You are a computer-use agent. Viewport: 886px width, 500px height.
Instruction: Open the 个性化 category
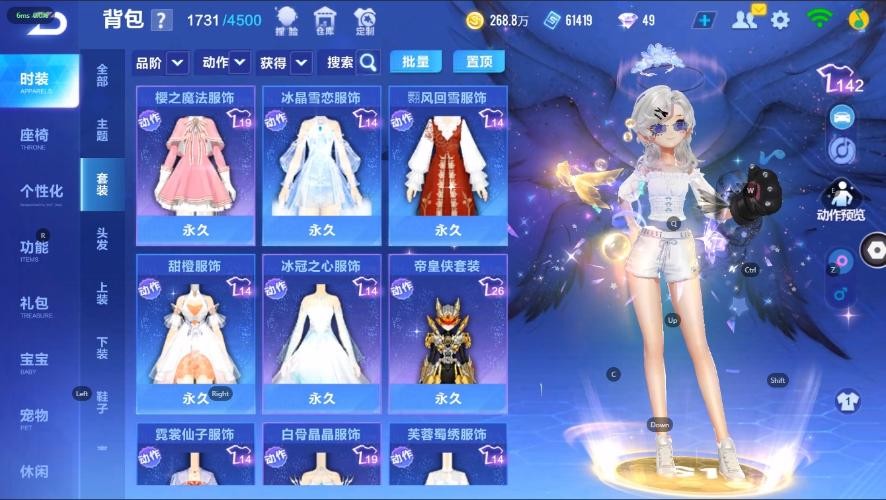point(40,192)
